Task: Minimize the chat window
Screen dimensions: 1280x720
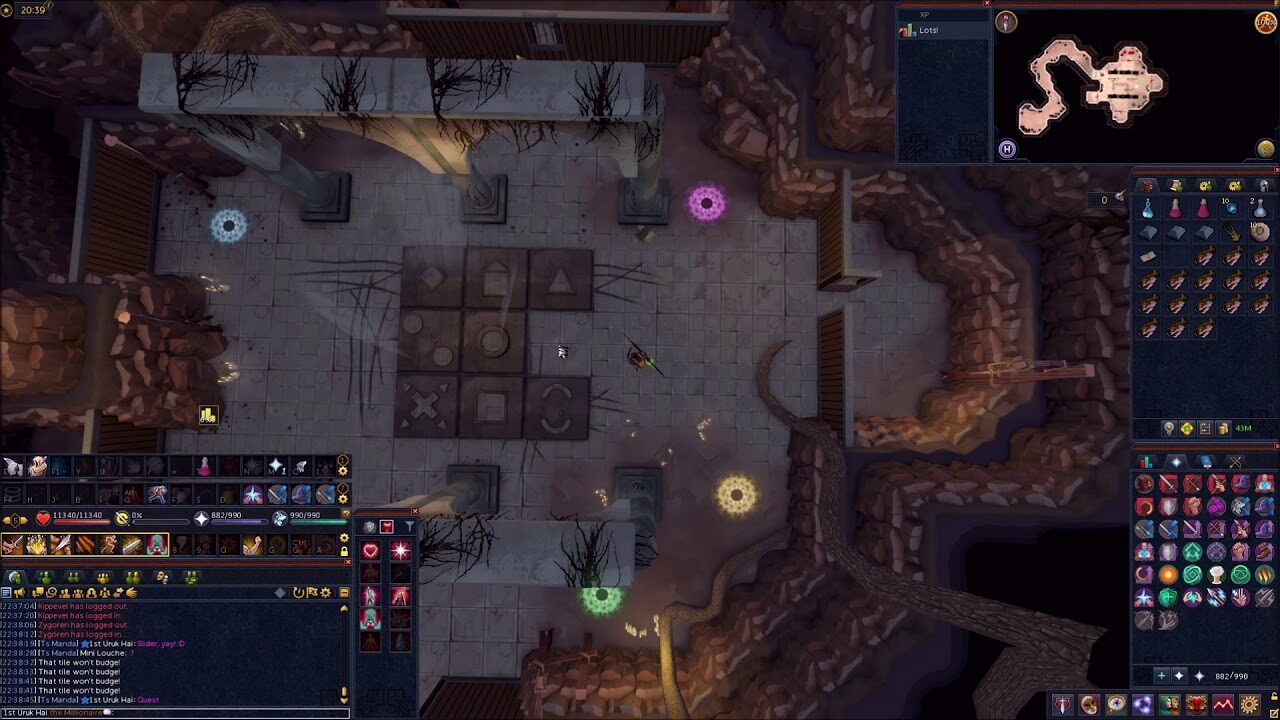Action: 344,593
